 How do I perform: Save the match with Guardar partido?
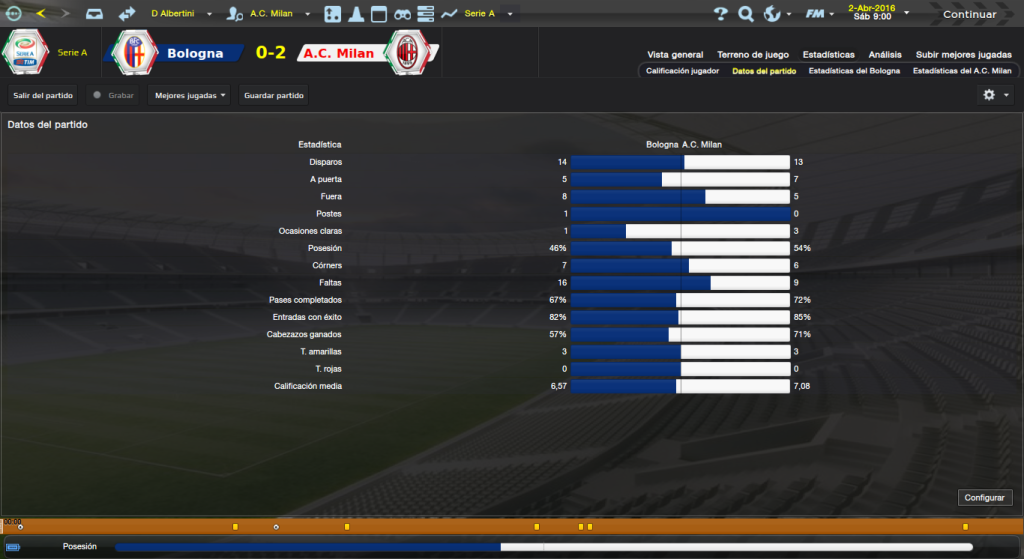click(x=273, y=95)
